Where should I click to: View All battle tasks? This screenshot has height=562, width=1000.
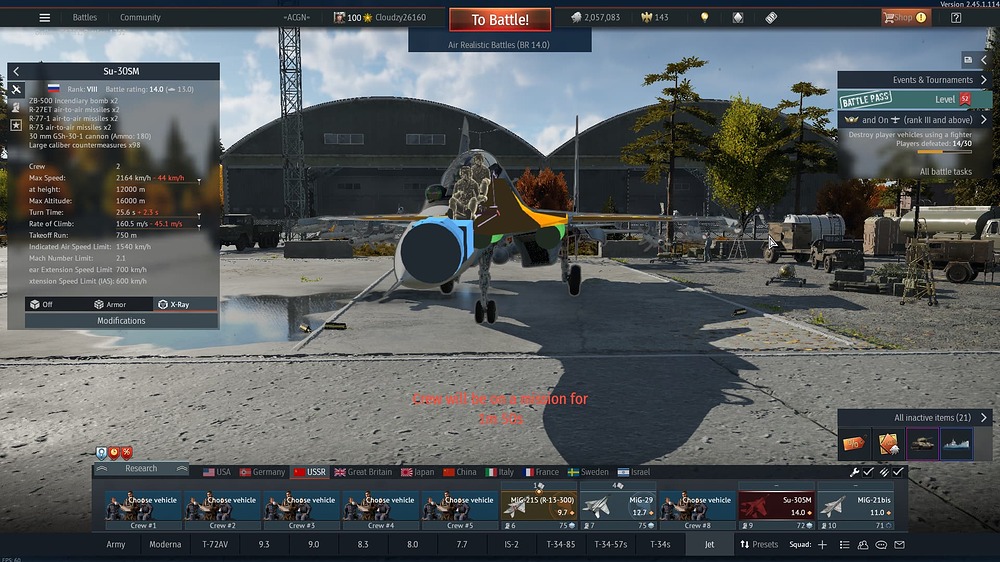coord(945,172)
